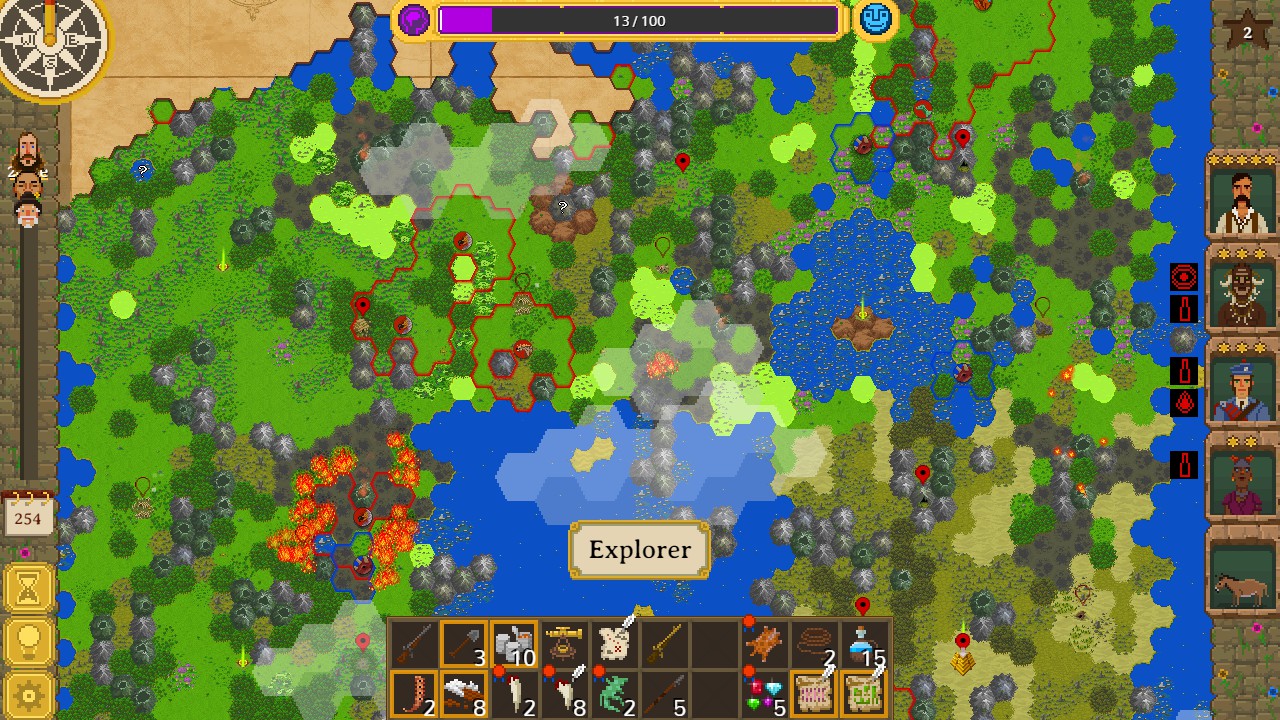Select the blue-uniformed soldier portrait
This screenshot has width=1280, height=720.
1244,385
